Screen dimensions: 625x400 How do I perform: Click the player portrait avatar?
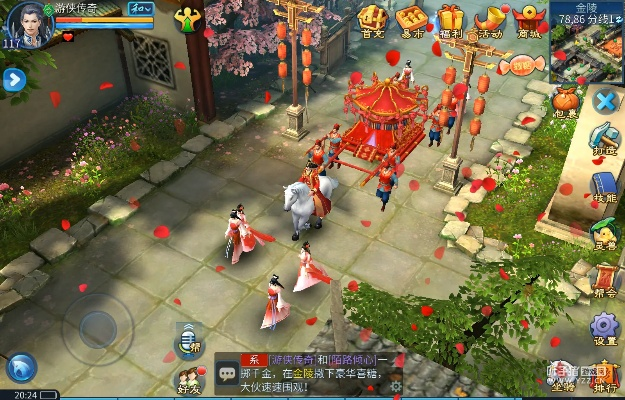point(27,23)
